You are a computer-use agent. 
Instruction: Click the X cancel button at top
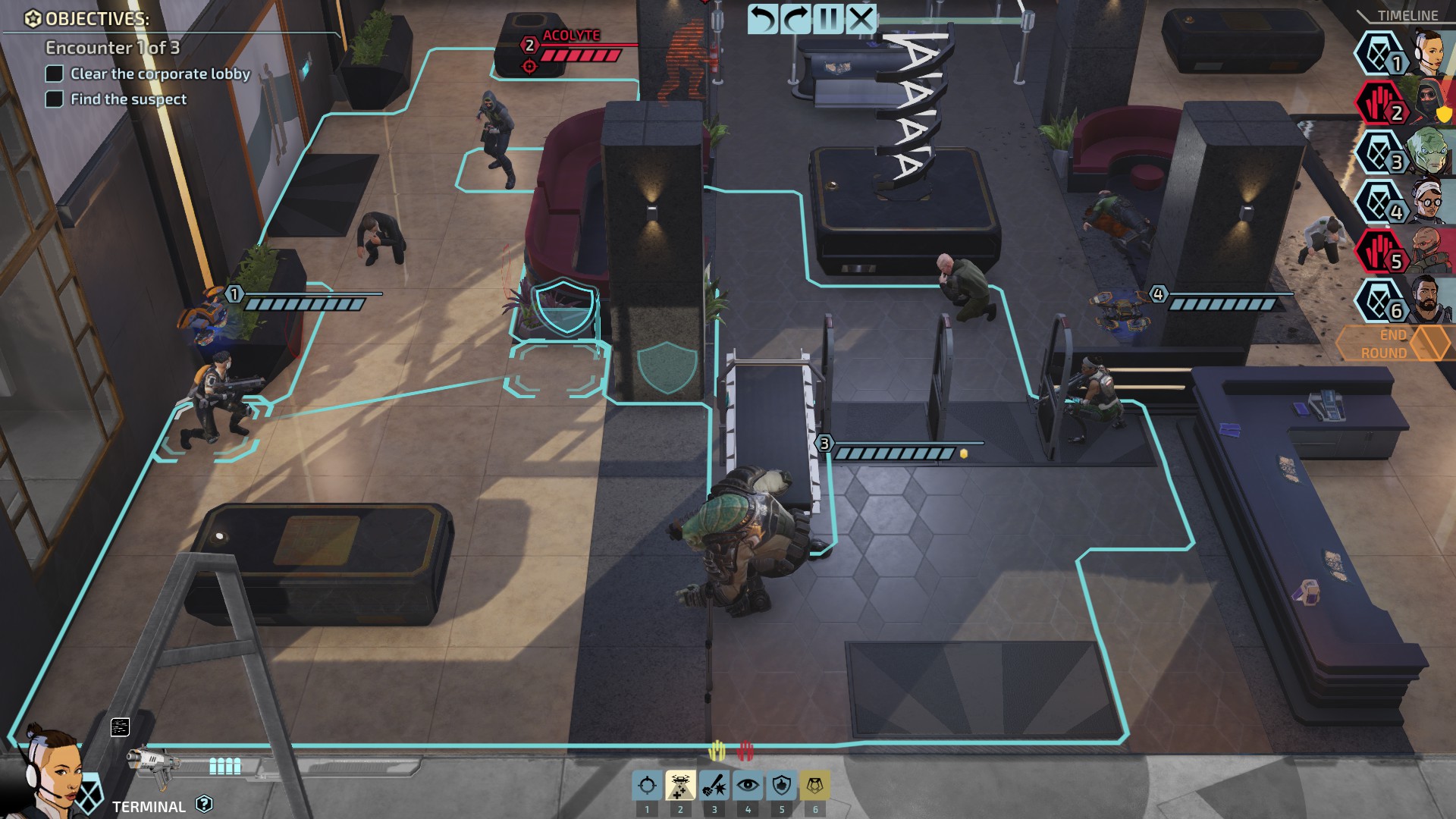pos(861,18)
